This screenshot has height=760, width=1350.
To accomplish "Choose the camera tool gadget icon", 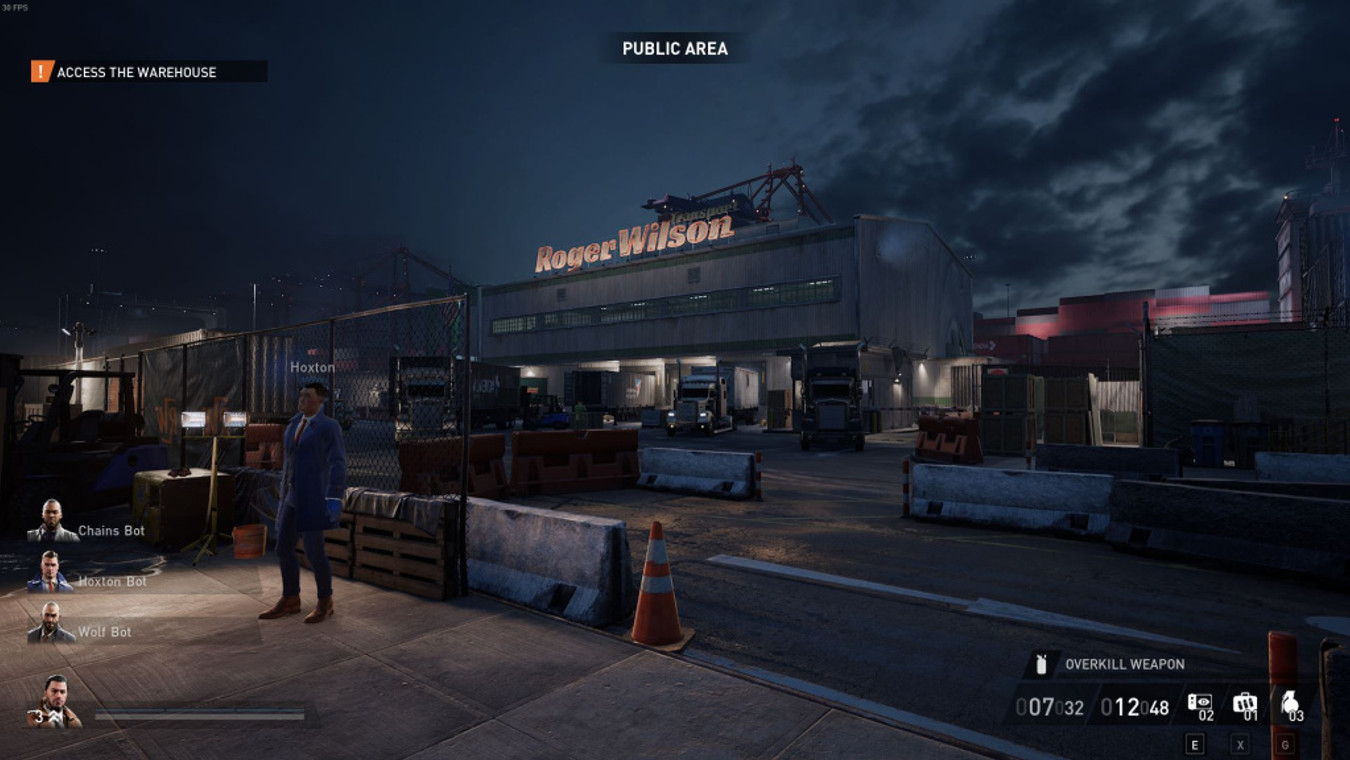I will tap(1198, 702).
